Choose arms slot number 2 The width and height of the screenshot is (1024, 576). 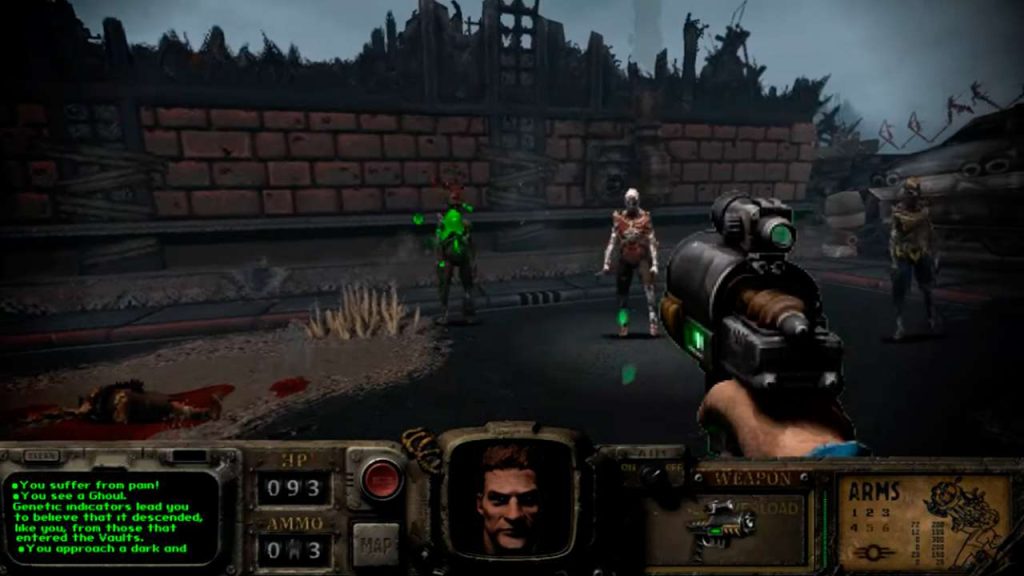(867, 511)
